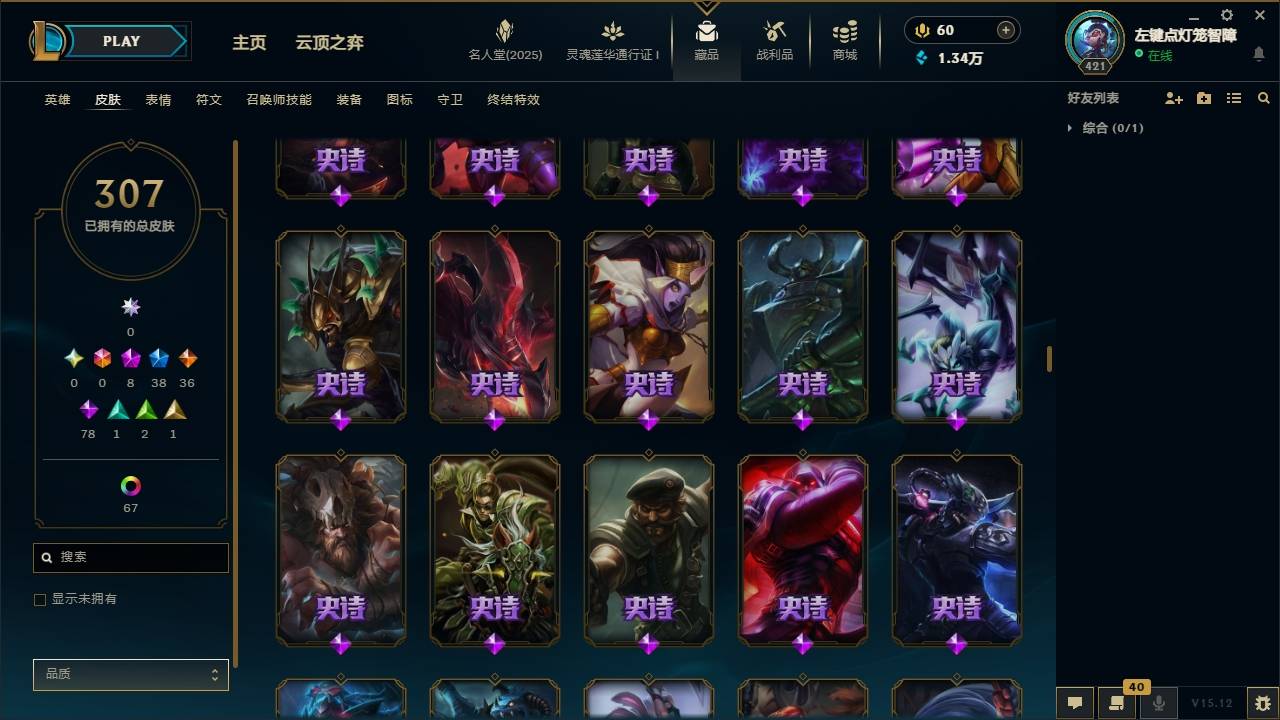The width and height of the screenshot is (1280, 720).
Task: Open the chat bubble icon
Action: pos(1074,703)
